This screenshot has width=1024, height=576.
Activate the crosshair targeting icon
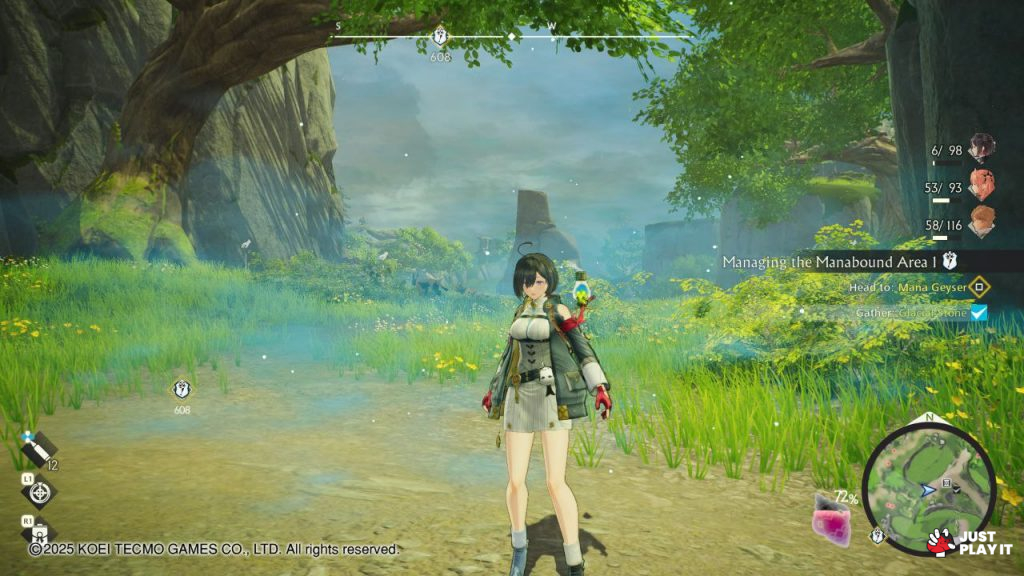38,492
